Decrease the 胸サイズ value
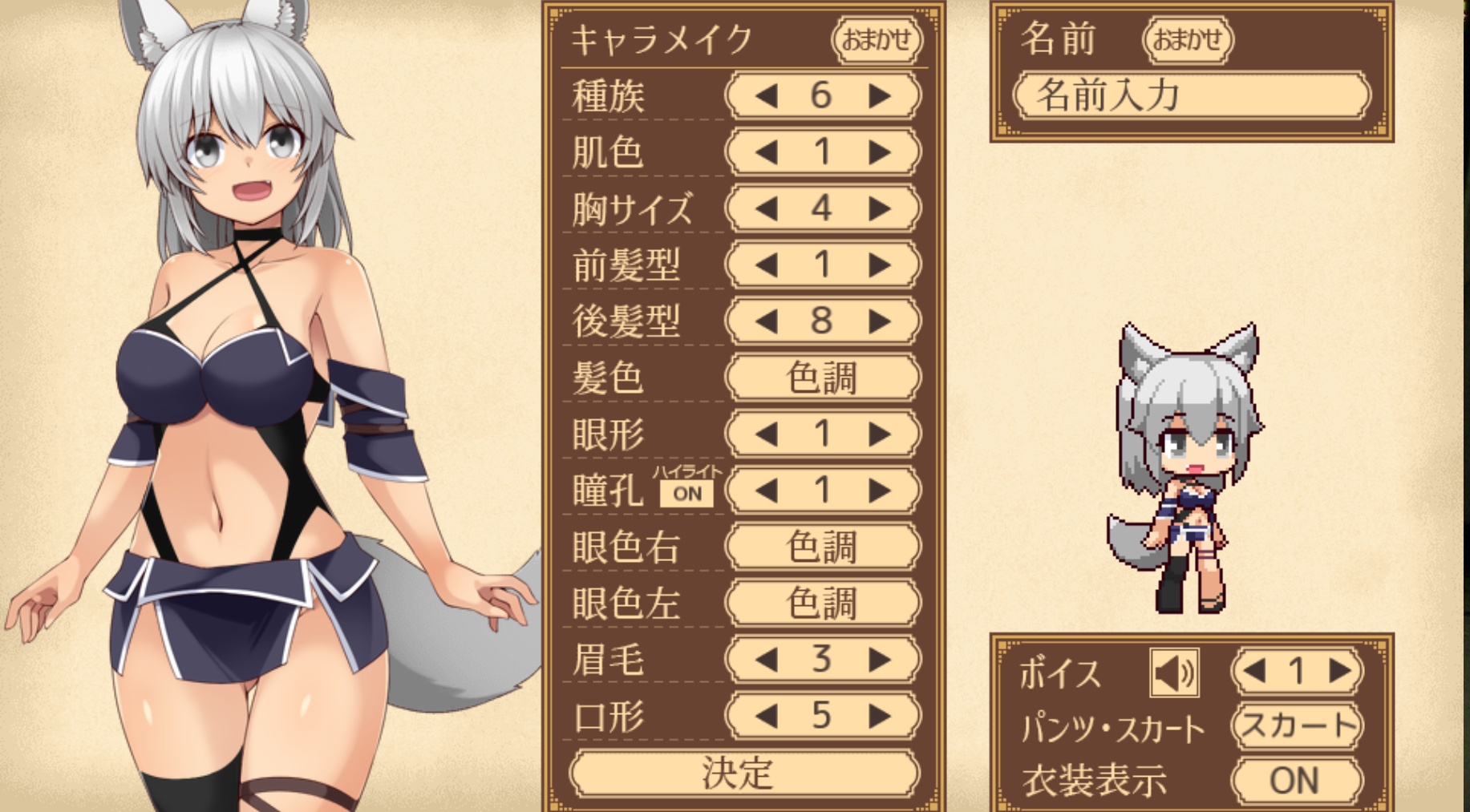The image size is (1470, 812). (767, 209)
